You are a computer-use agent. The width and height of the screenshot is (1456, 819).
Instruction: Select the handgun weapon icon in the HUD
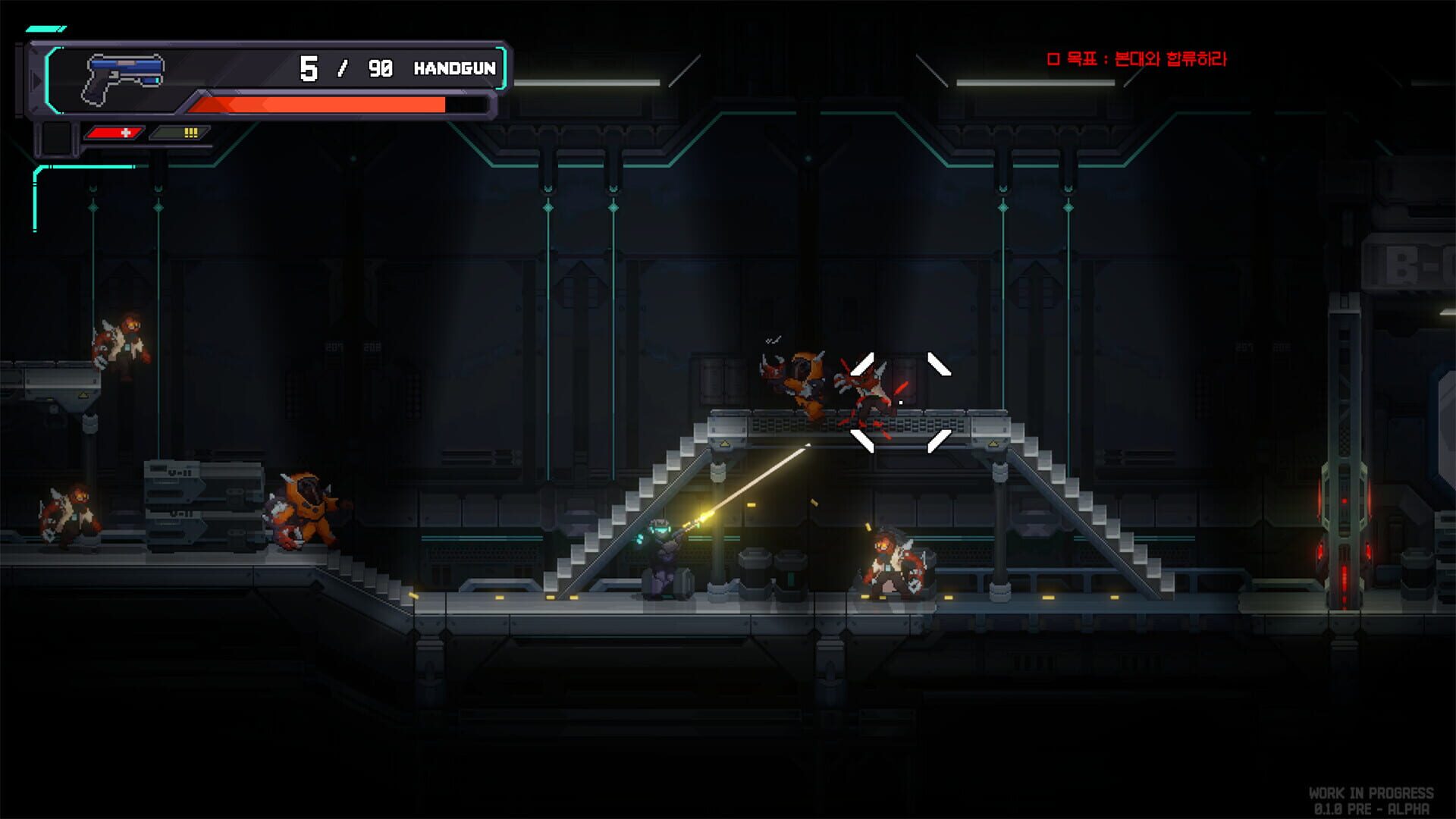pyautogui.click(x=125, y=72)
